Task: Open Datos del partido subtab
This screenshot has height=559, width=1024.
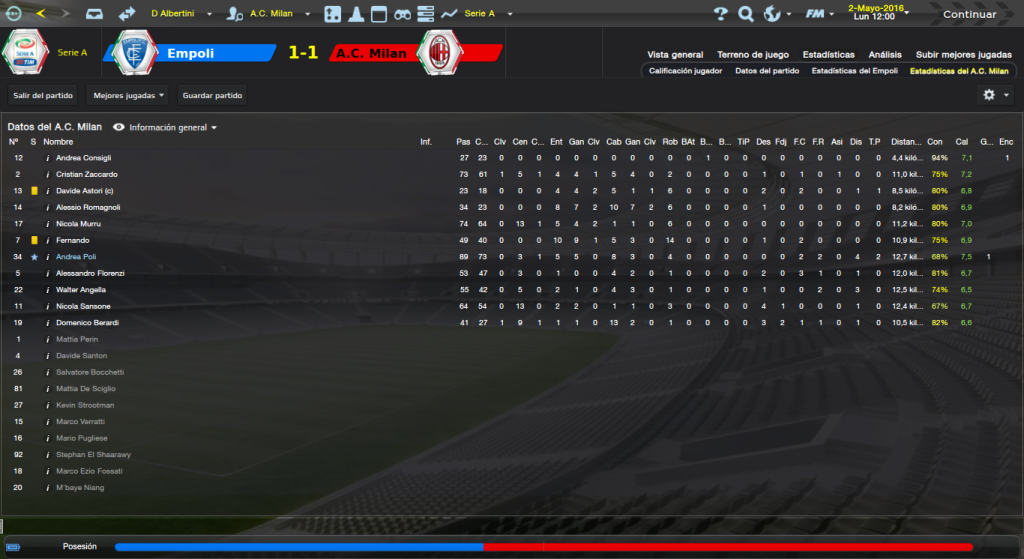Action: pos(766,71)
